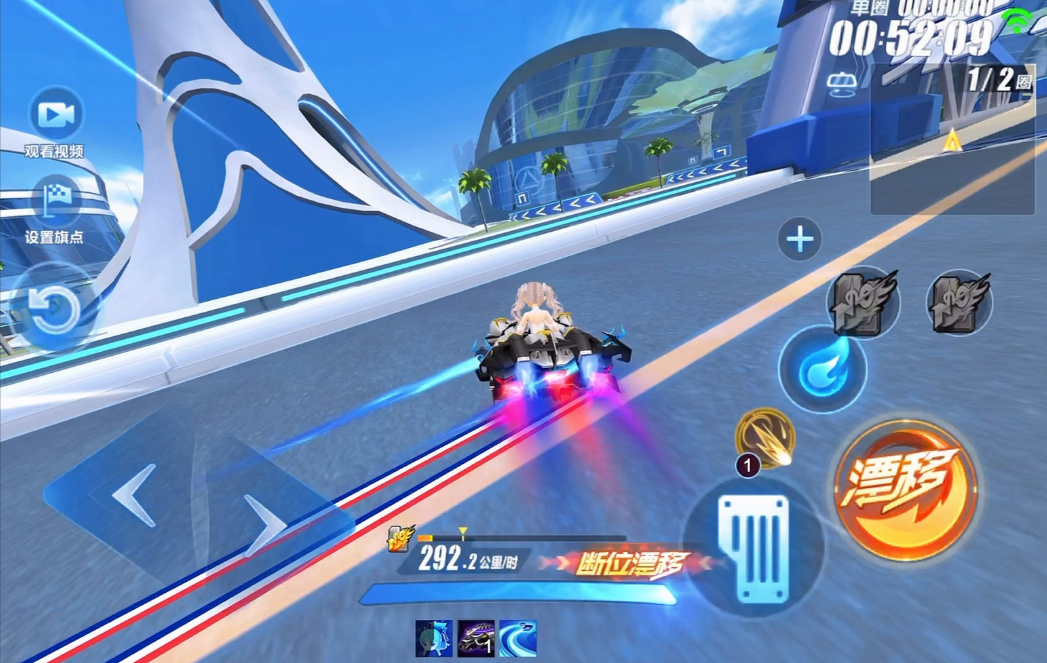Use the gold skill icon with counter 1
The height and width of the screenshot is (663, 1047).
pos(765,438)
